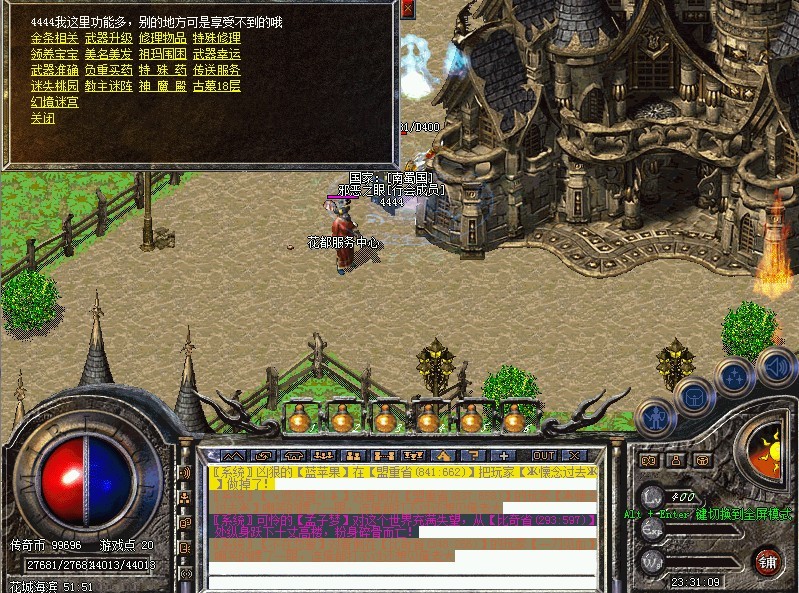Open 祖玛围困 from the NPC menu
The height and width of the screenshot is (593, 799).
pyautogui.click(x=162, y=54)
